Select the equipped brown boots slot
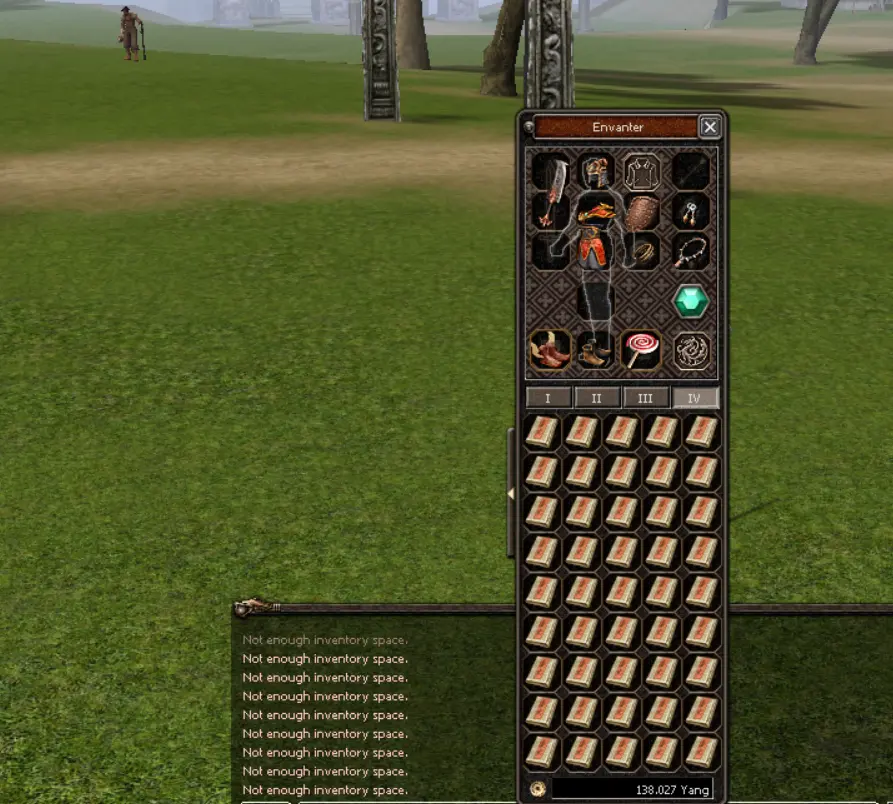The height and width of the screenshot is (804, 893). click(x=596, y=351)
